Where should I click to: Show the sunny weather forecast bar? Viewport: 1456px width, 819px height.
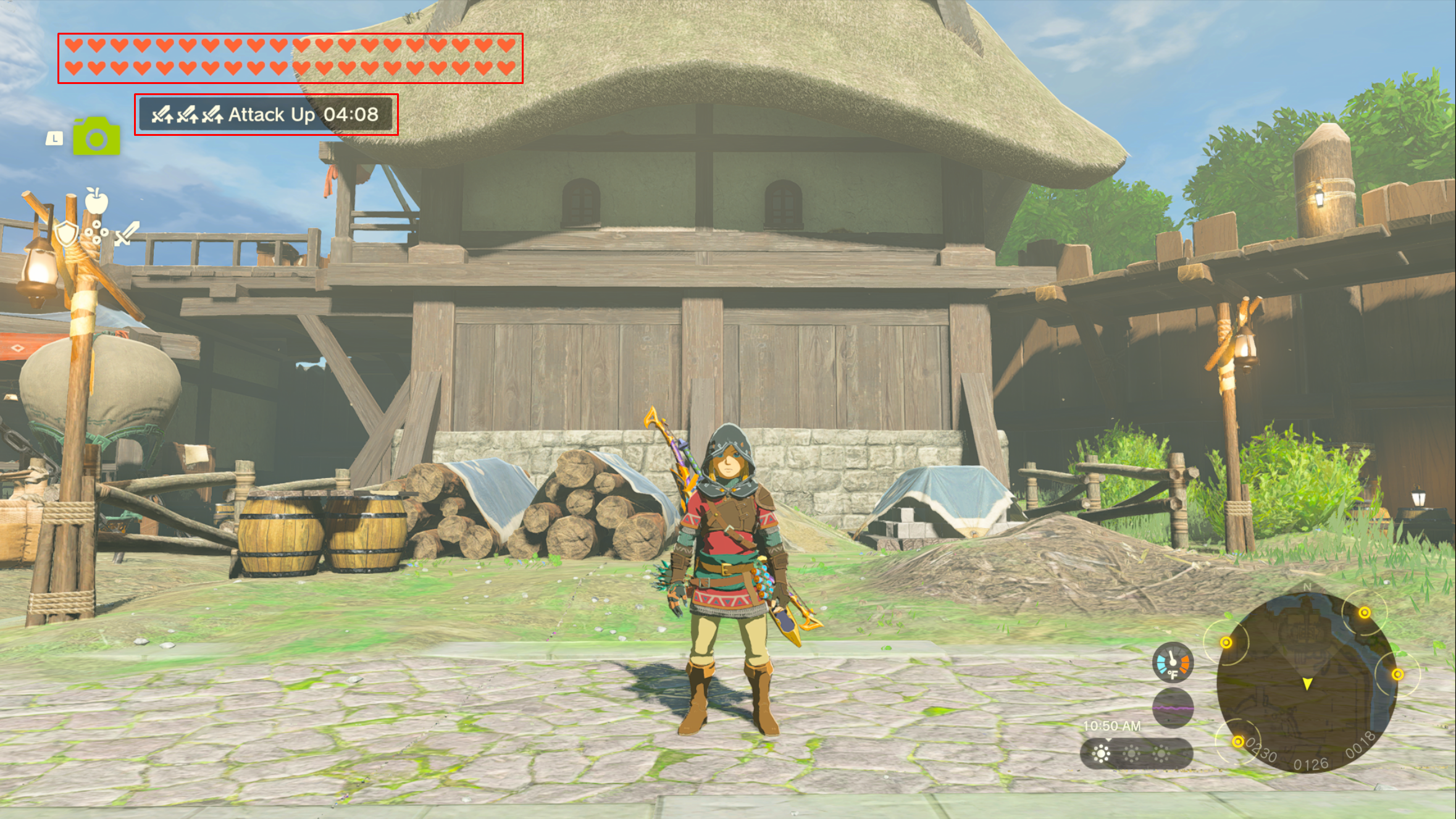point(1136,754)
